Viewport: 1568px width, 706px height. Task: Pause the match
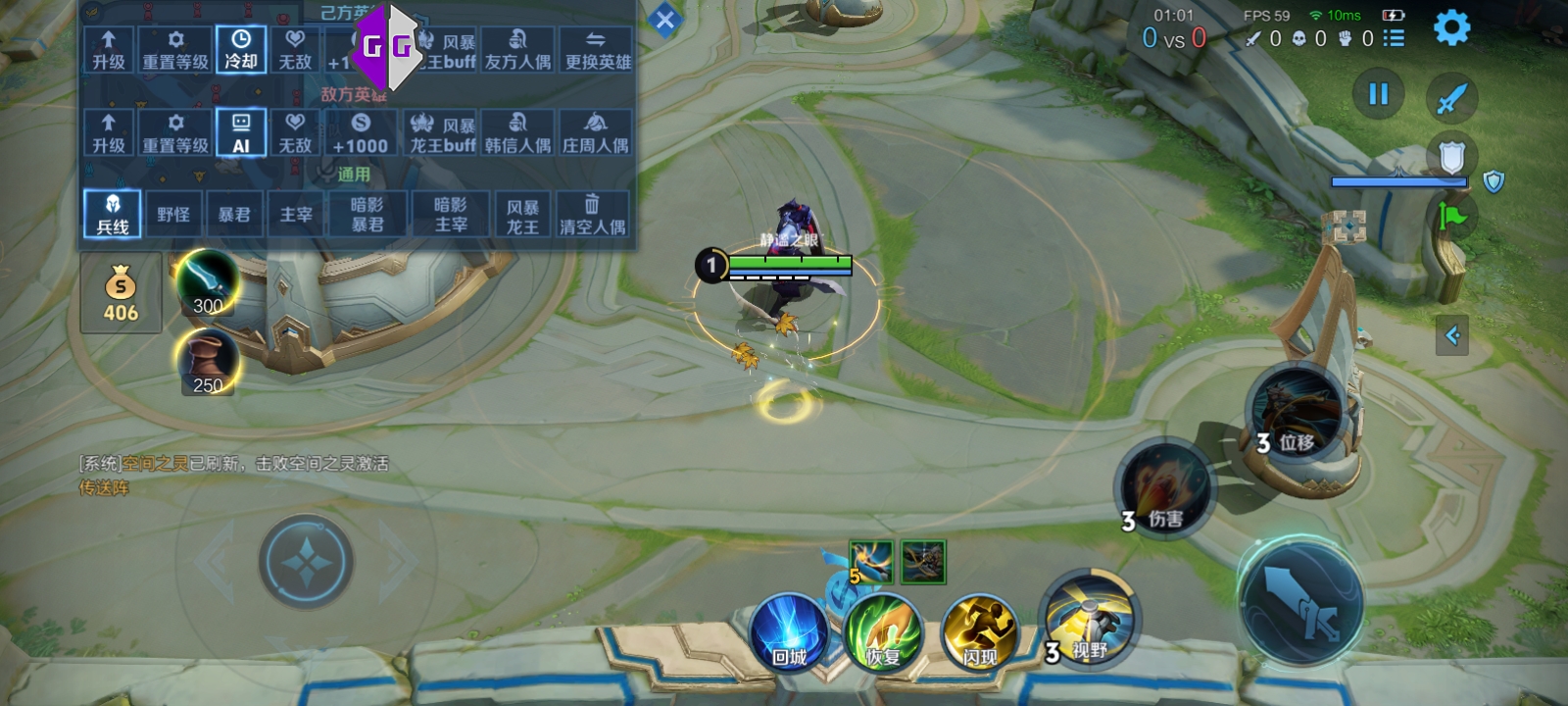click(1378, 94)
